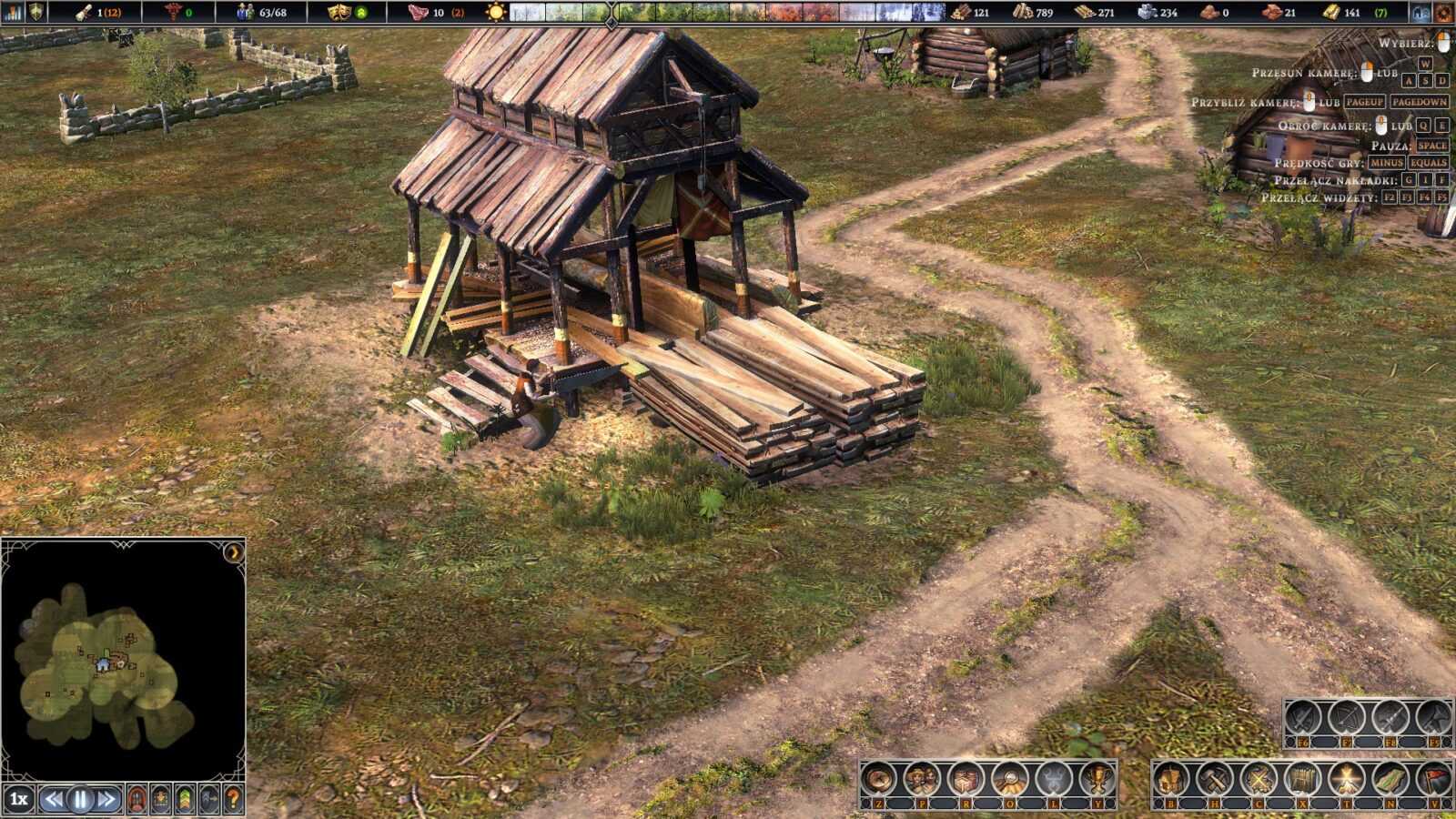This screenshot has width=1456, height=819.
Task: Select the bow and arrow unit button
Action: pyautogui.click(x=1346, y=719)
